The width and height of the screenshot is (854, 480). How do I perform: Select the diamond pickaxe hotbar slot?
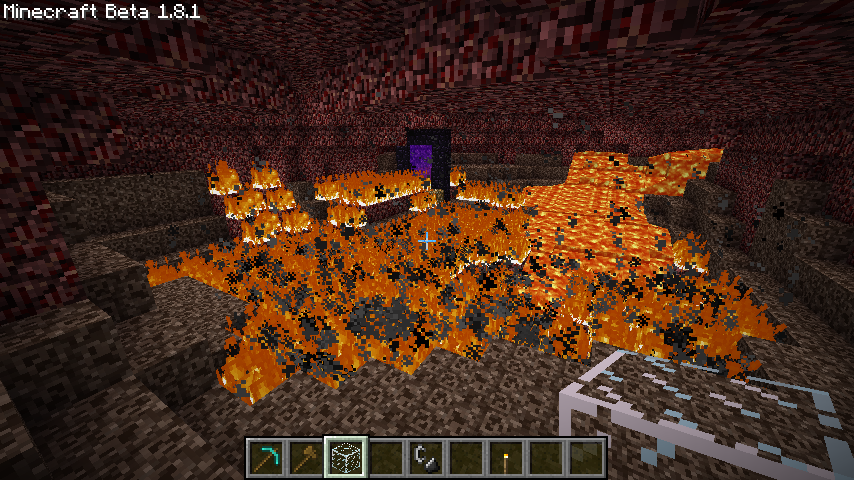point(267,457)
